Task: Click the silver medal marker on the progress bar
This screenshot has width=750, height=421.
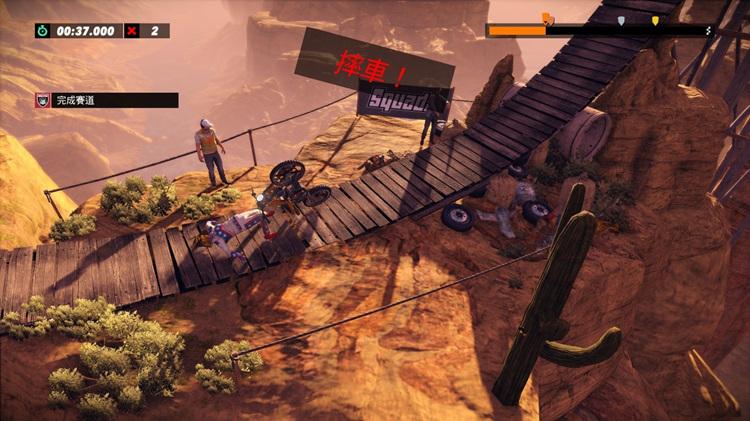Action: (x=621, y=20)
